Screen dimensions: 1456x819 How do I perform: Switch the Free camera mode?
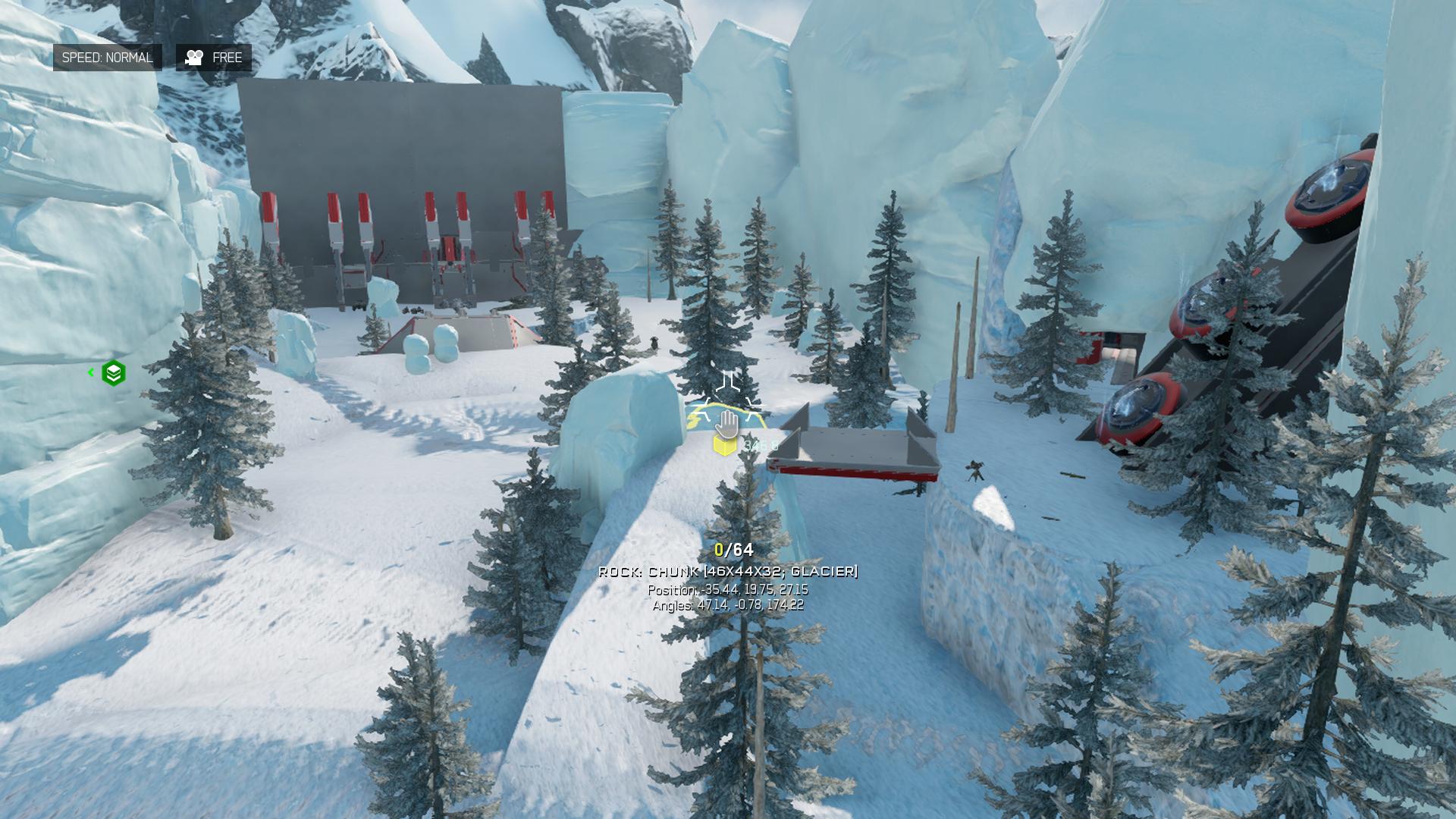coord(214,58)
